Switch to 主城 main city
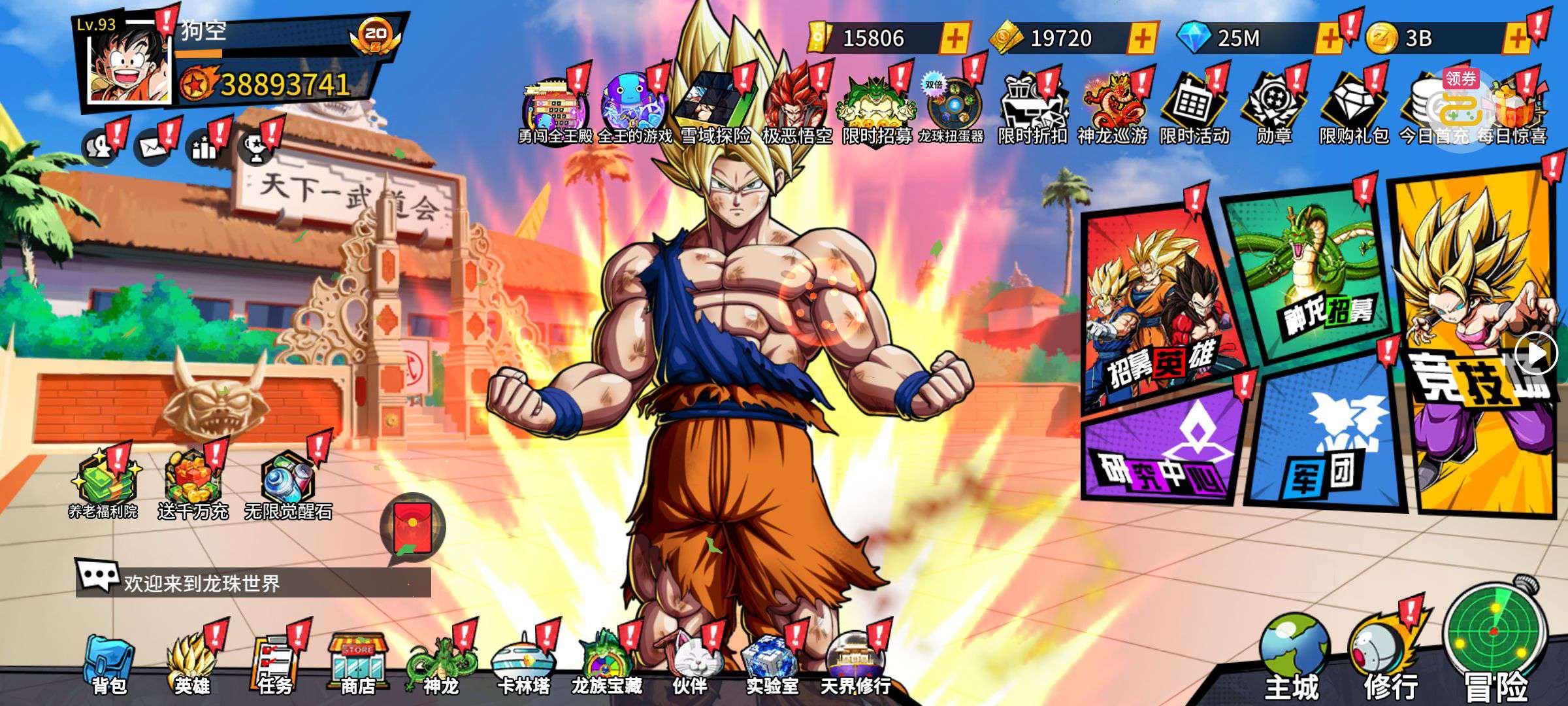 pos(1292,657)
